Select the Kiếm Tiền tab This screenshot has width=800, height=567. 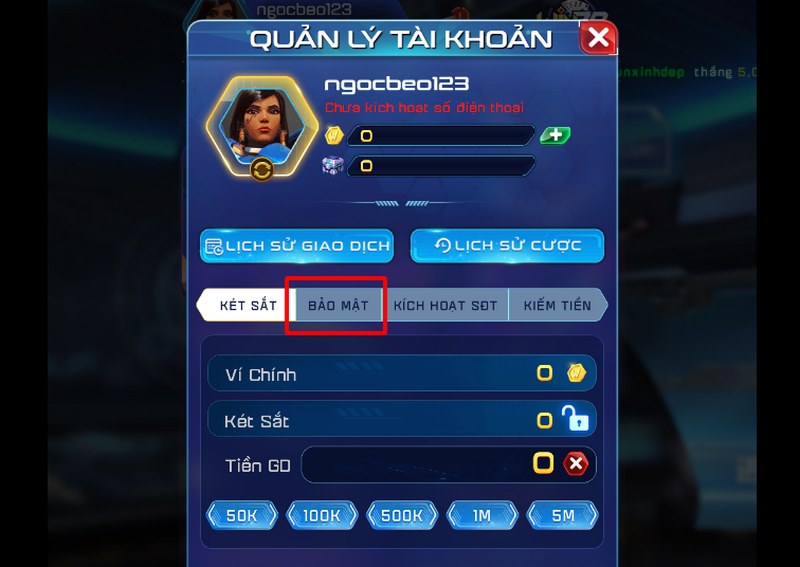557,305
